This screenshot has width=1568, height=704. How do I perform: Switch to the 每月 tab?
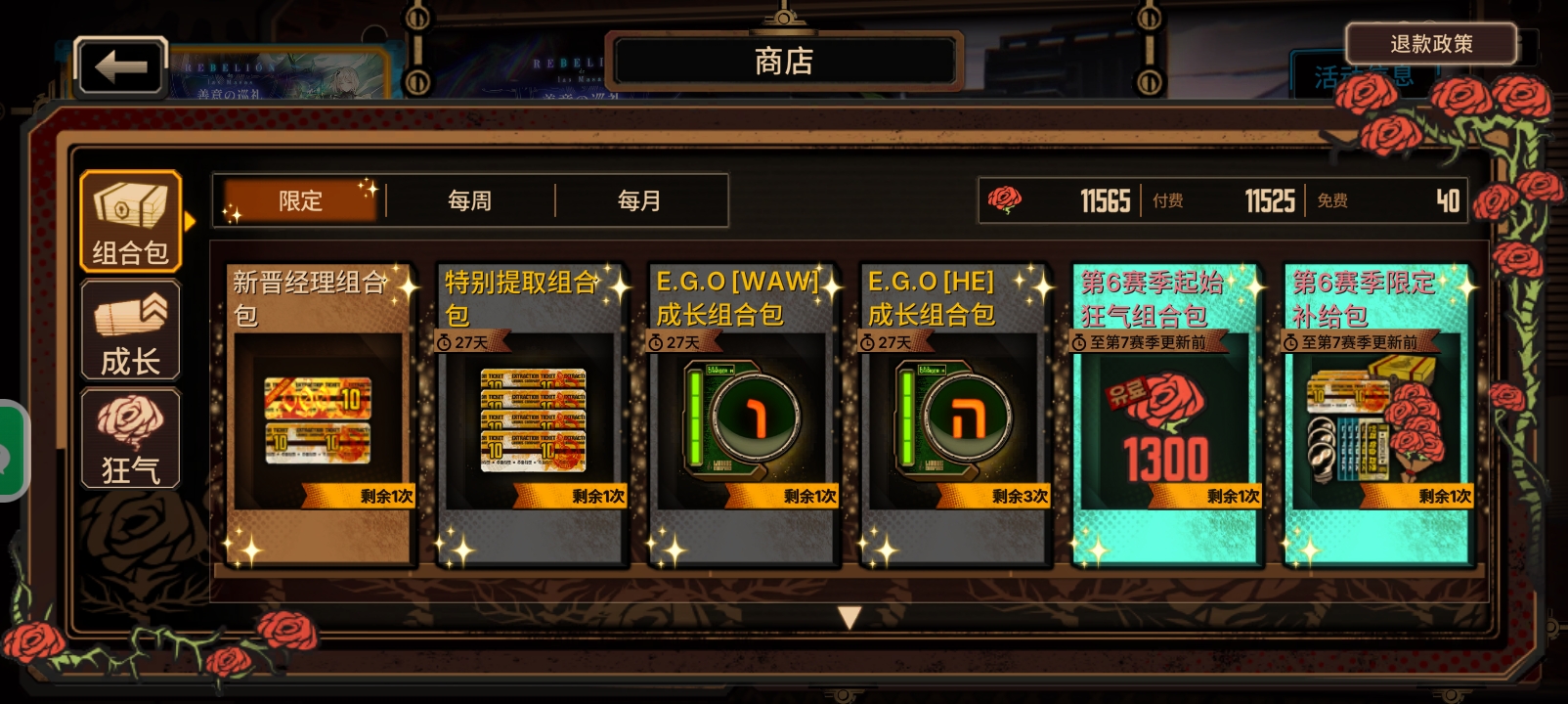click(x=642, y=199)
